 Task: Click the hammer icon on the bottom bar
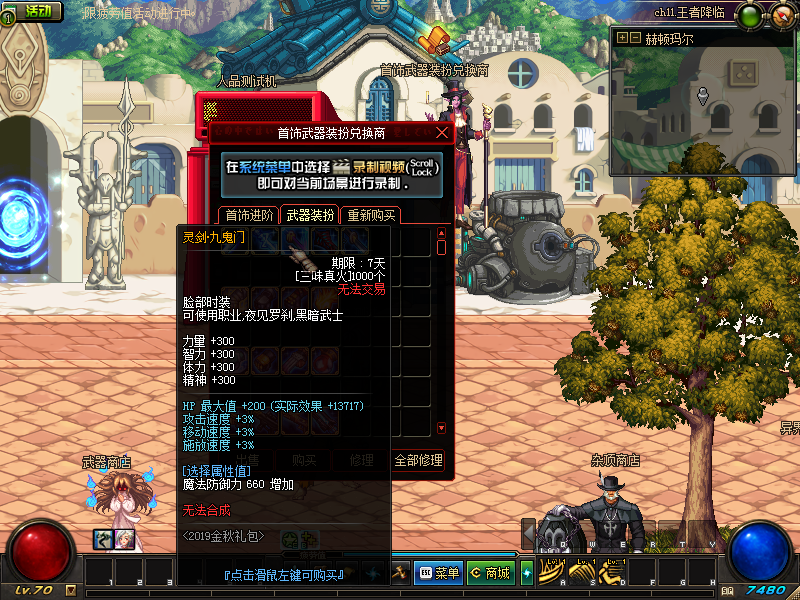pos(400,572)
